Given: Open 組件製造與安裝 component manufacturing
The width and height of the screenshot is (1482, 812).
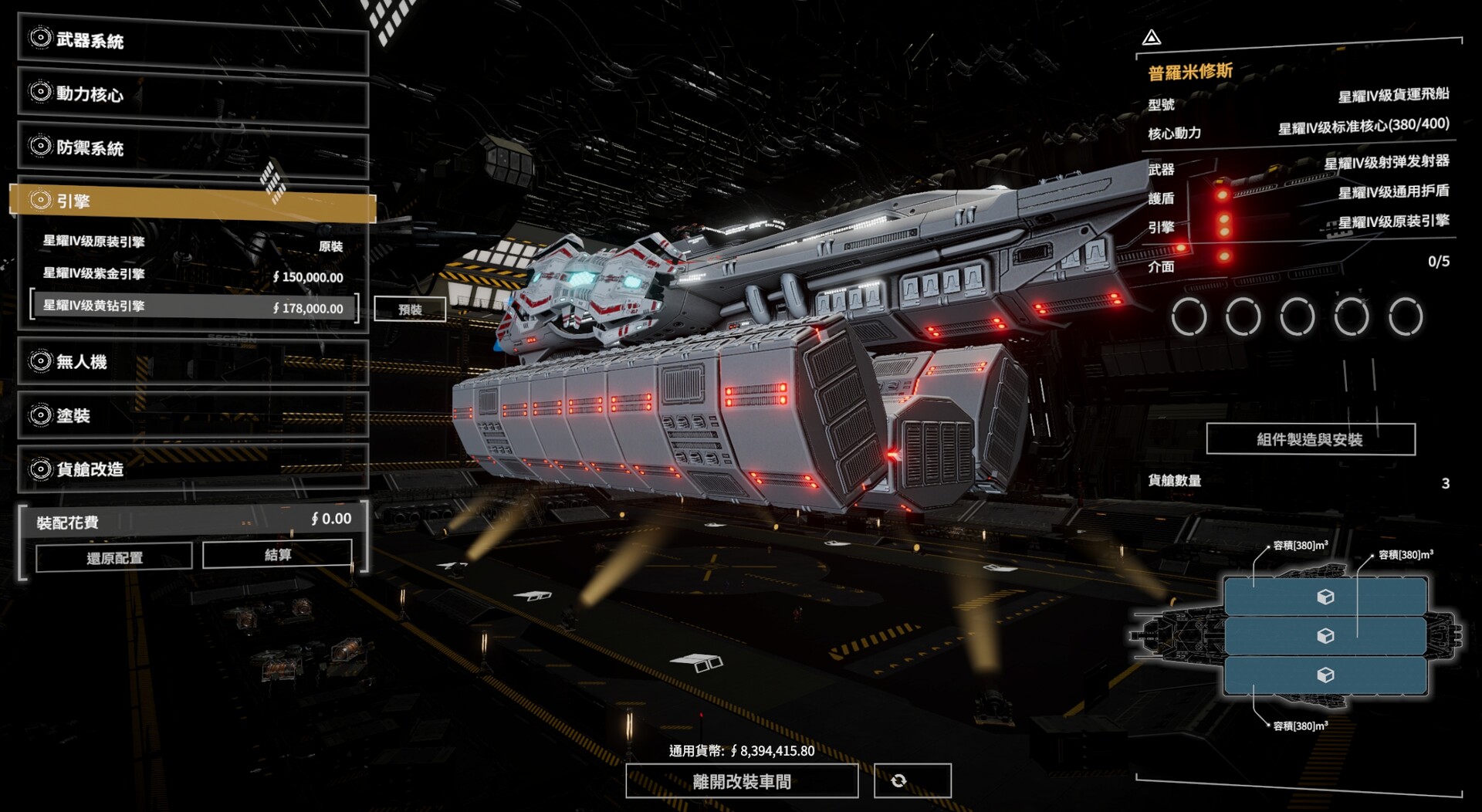Looking at the screenshot, I should tap(1310, 439).
